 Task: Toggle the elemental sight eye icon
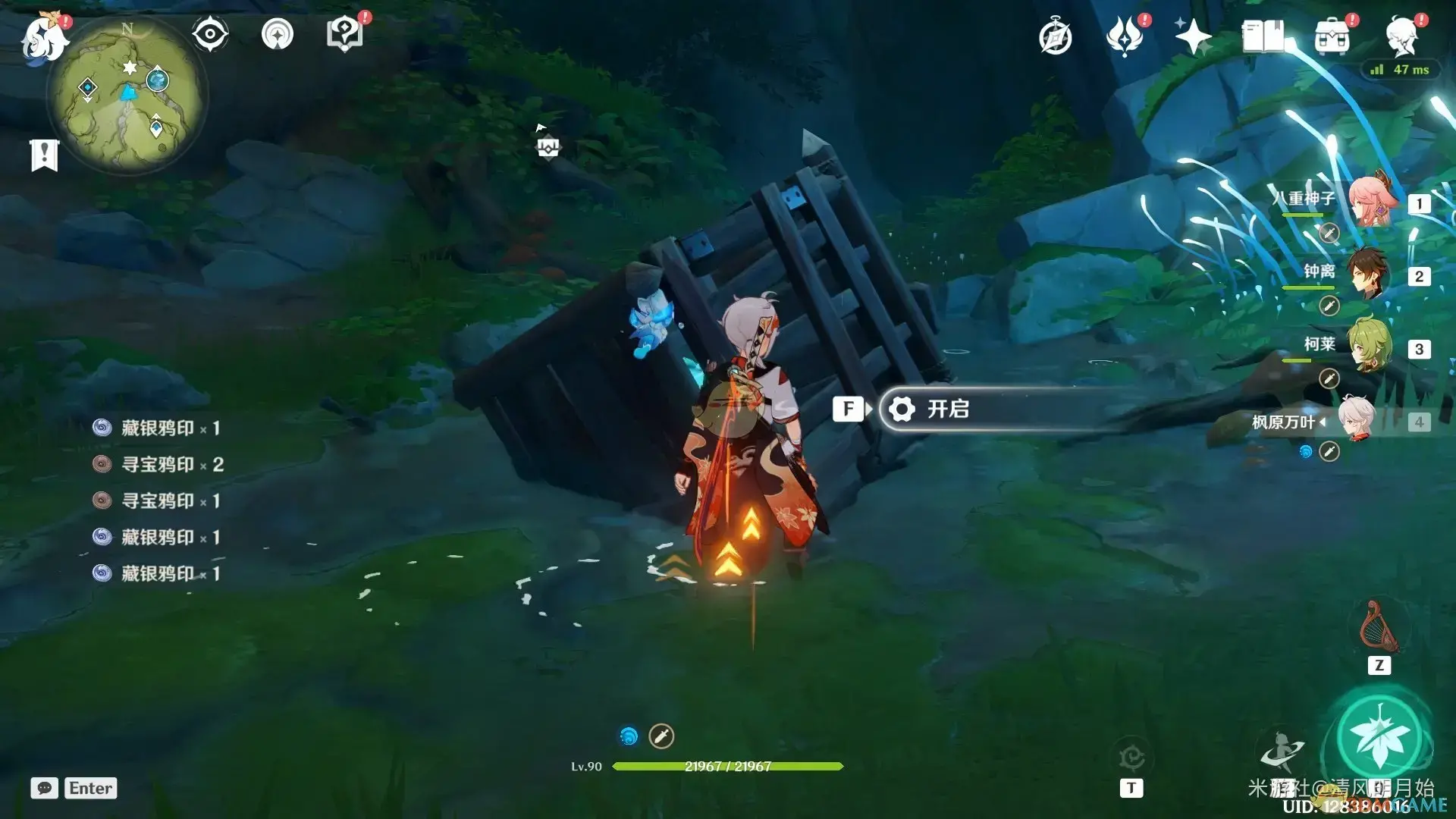[209, 34]
